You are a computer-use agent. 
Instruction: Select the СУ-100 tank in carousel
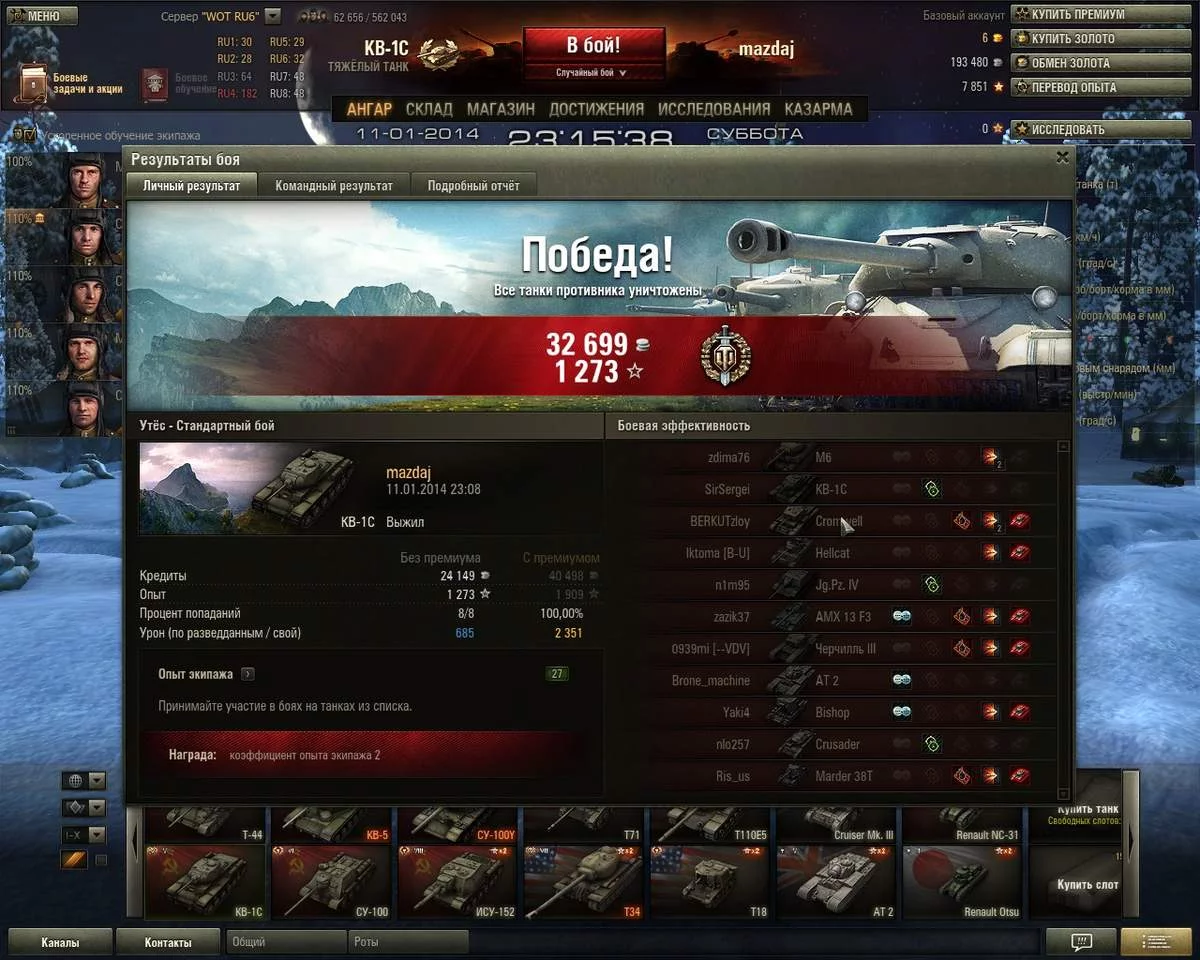pos(333,881)
